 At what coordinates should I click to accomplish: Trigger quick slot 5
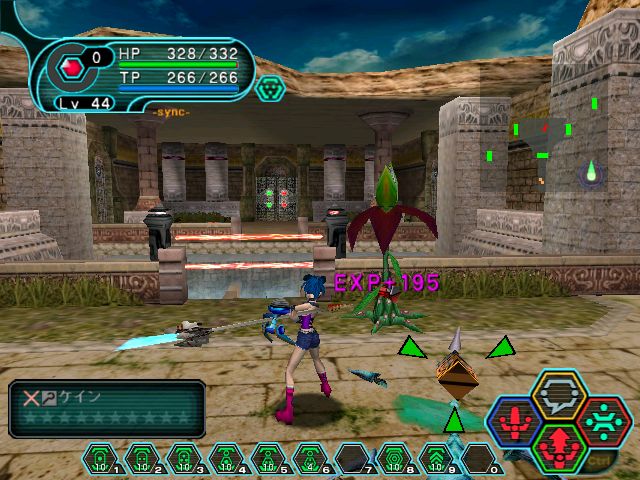(267, 458)
